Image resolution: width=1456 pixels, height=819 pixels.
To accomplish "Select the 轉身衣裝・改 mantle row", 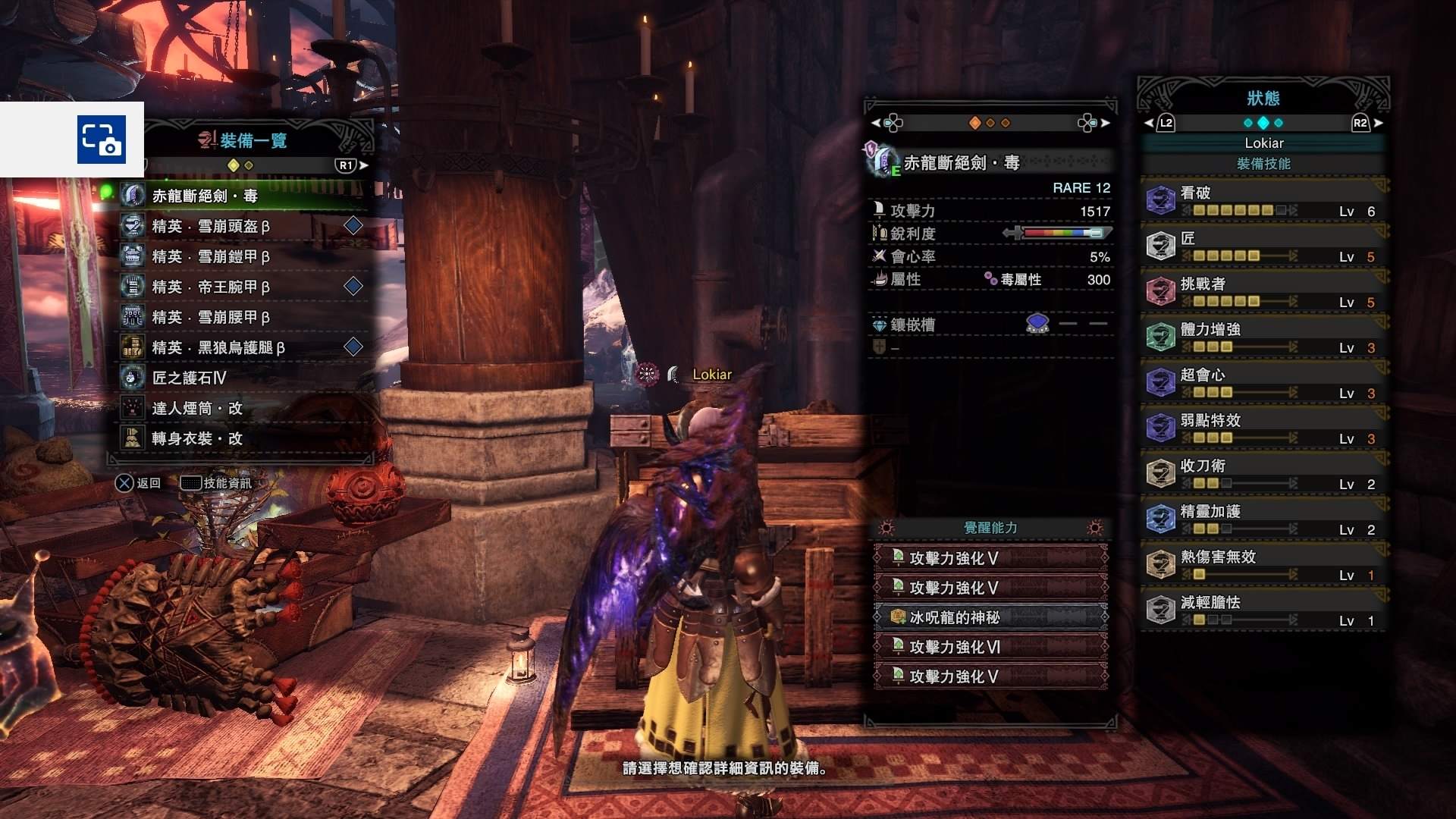I will 243,438.
